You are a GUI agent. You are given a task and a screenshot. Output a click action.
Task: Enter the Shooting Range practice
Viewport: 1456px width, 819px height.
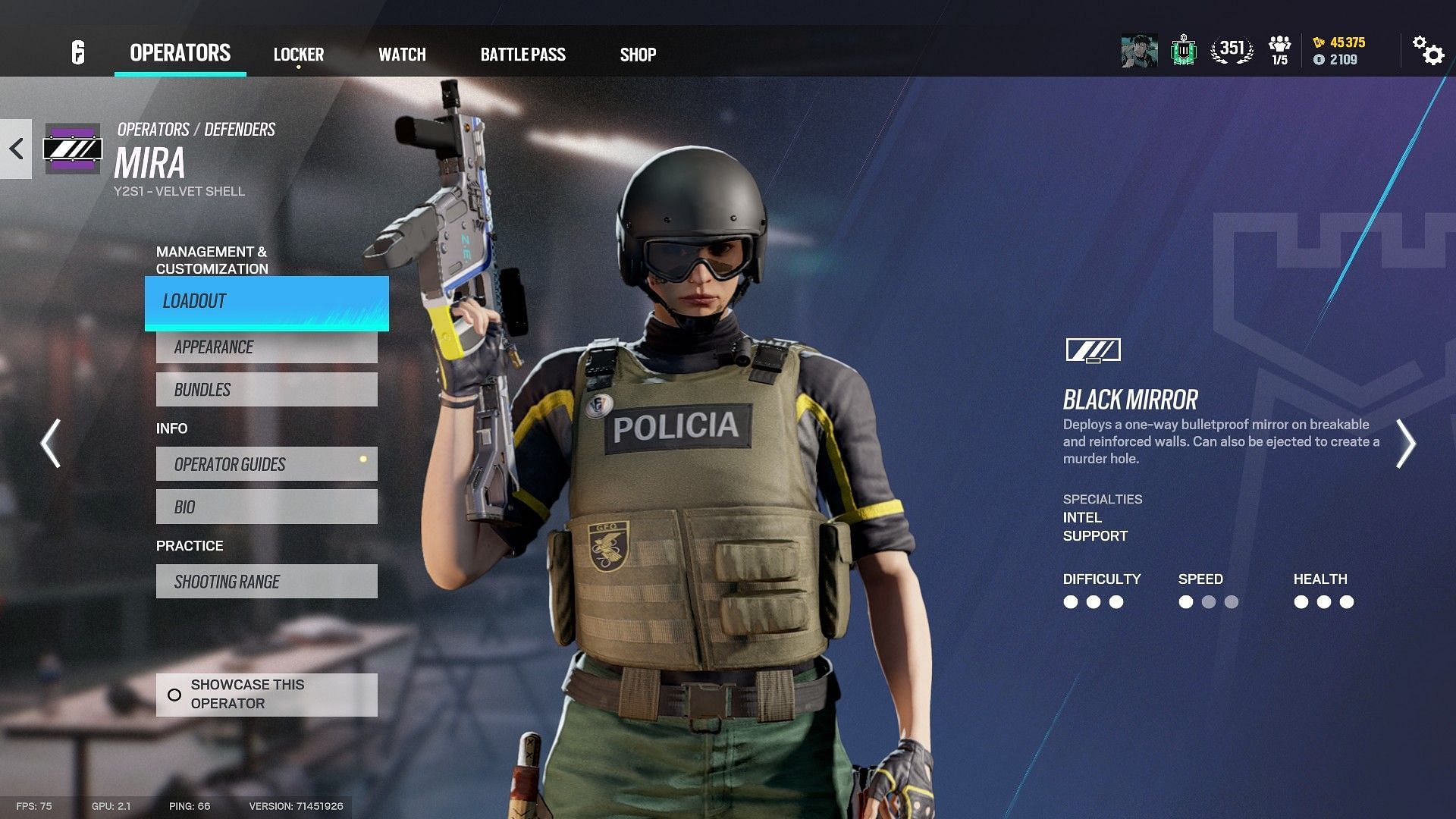coord(266,582)
